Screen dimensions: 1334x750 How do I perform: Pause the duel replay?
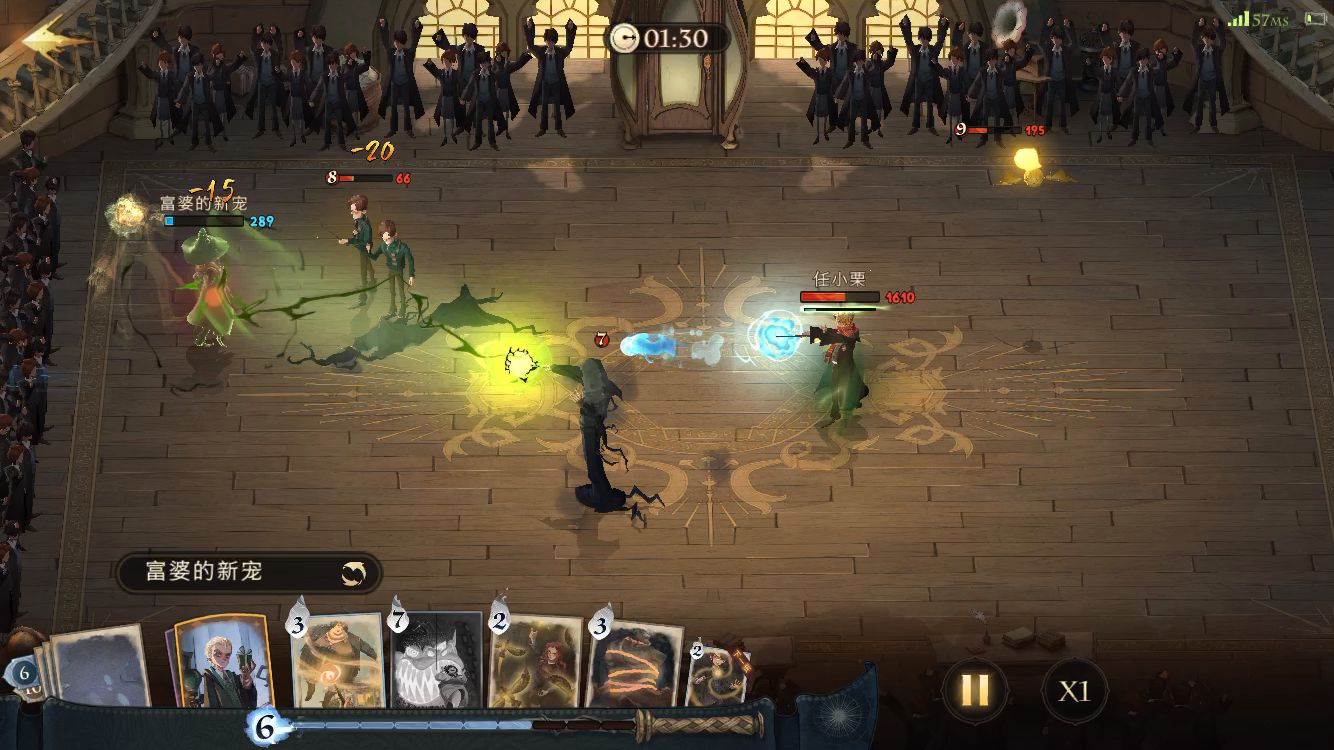coord(974,690)
